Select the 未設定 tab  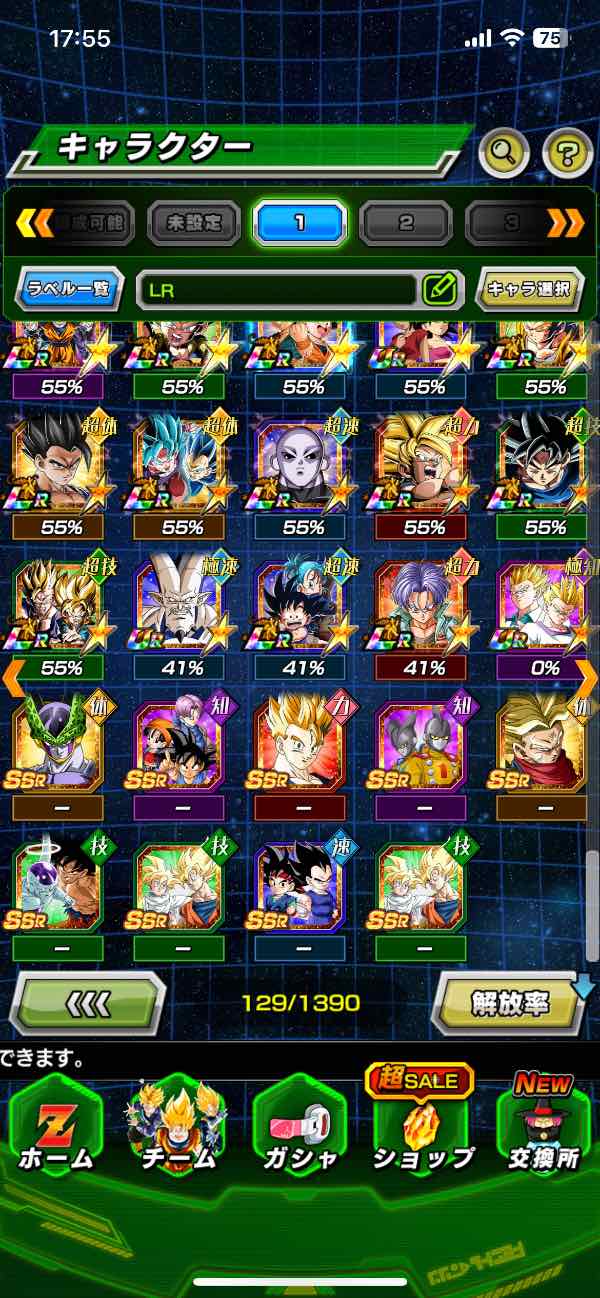click(193, 223)
